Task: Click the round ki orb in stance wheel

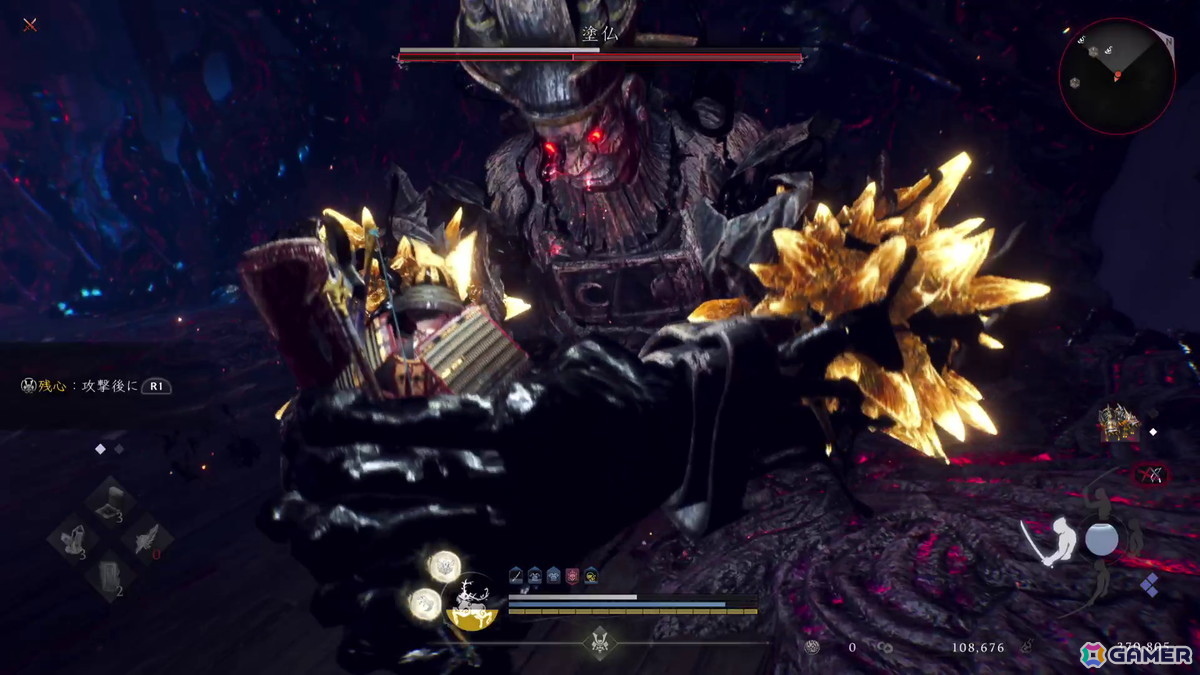Action: point(1101,540)
